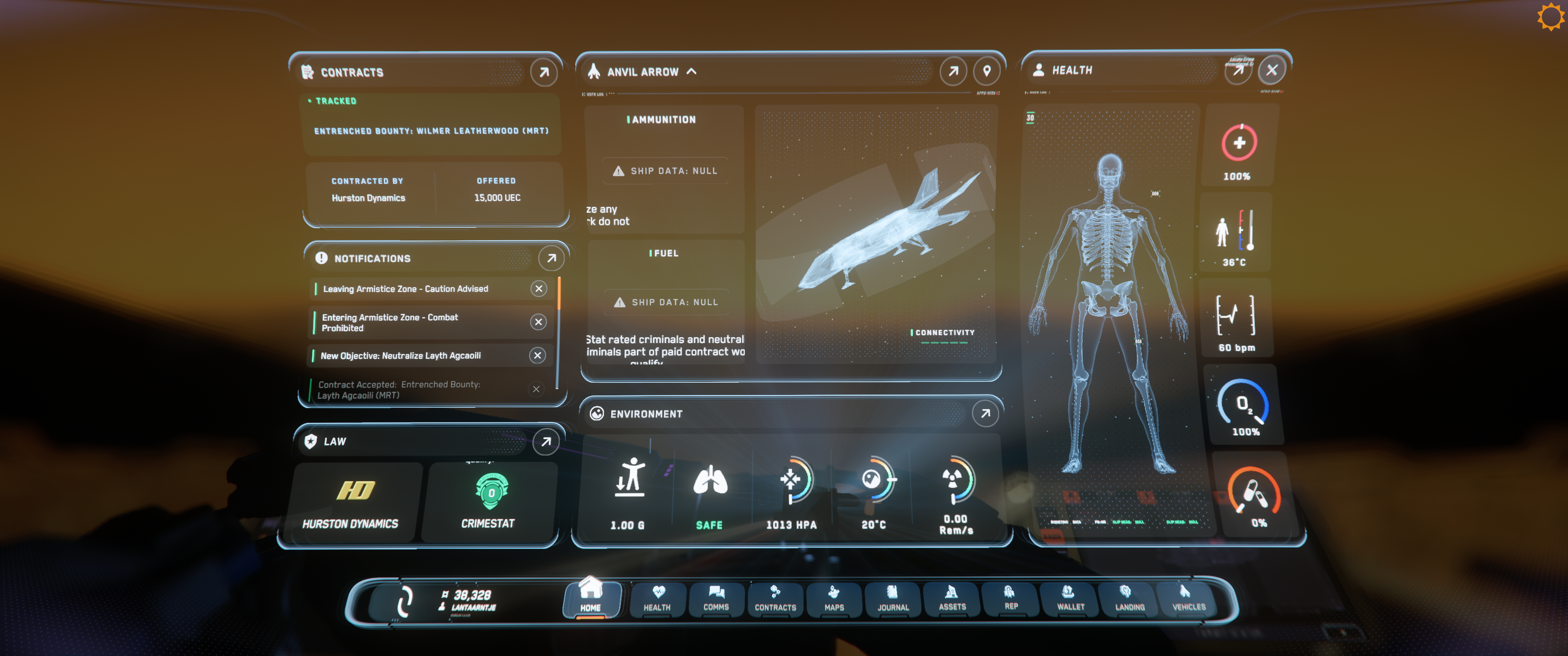Image resolution: width=1568 pixels, height=656 pixels.
Task: Open the Health tab in bottom bar
Action: pos(657,599)
